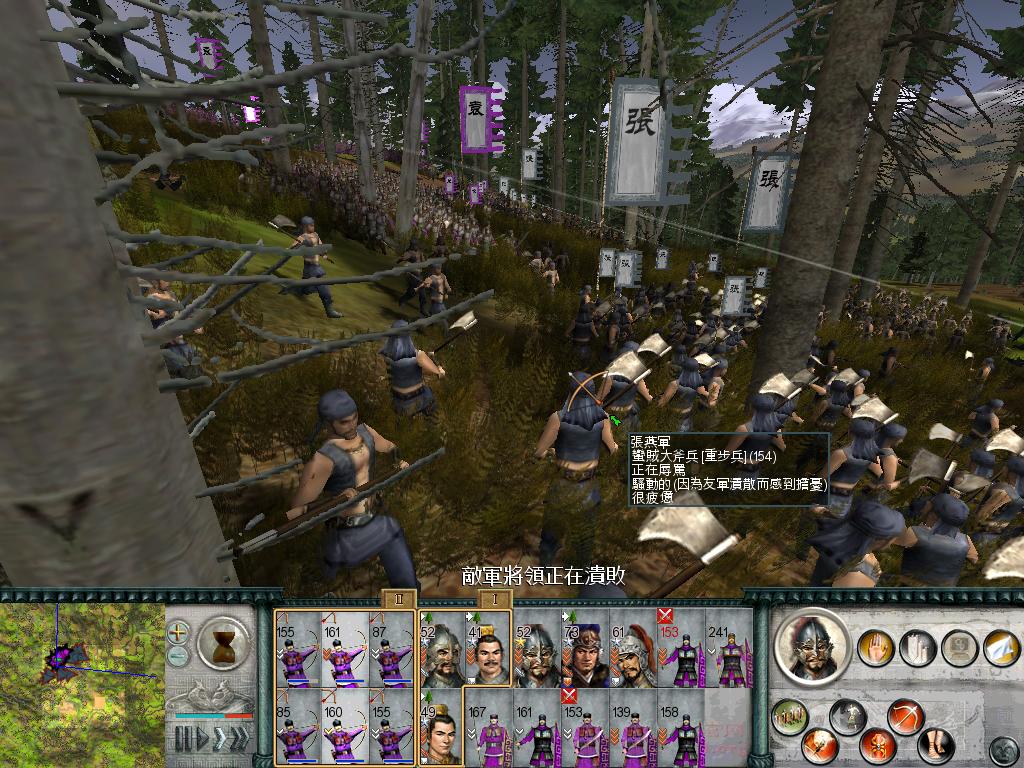This screenshot has width=1024, height=768.
Task: Select unit group II tab
Action: point(397,598)
